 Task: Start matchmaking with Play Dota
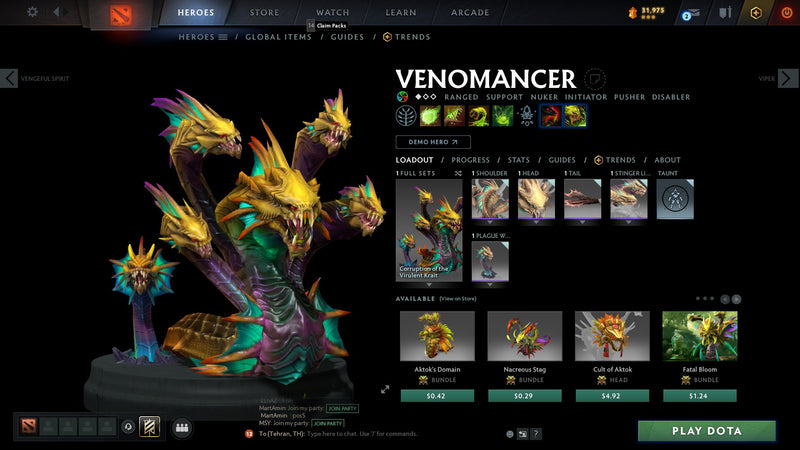click(707, 431)
